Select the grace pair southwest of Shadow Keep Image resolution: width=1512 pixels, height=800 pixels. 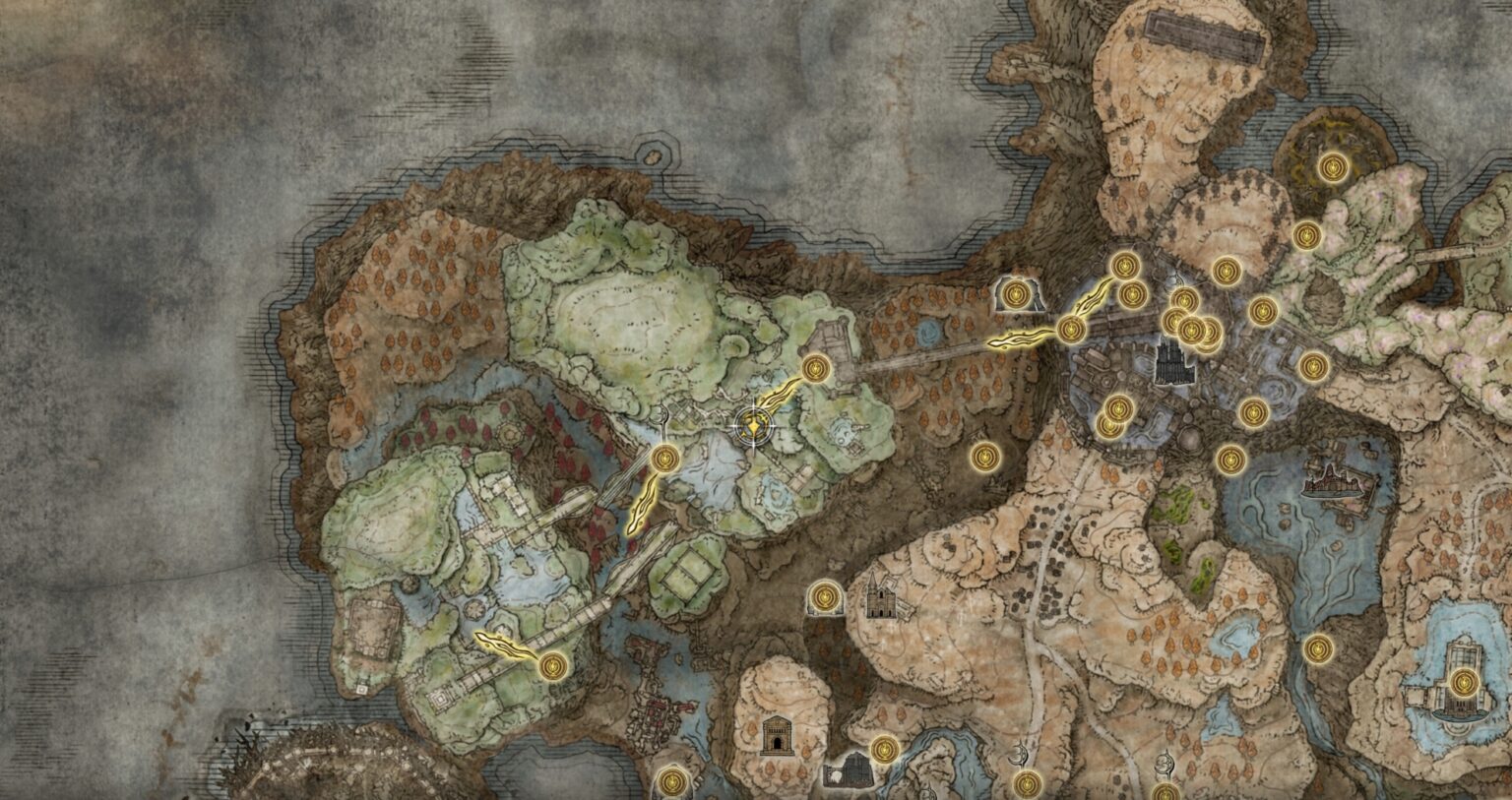[x=1112, y=416]
